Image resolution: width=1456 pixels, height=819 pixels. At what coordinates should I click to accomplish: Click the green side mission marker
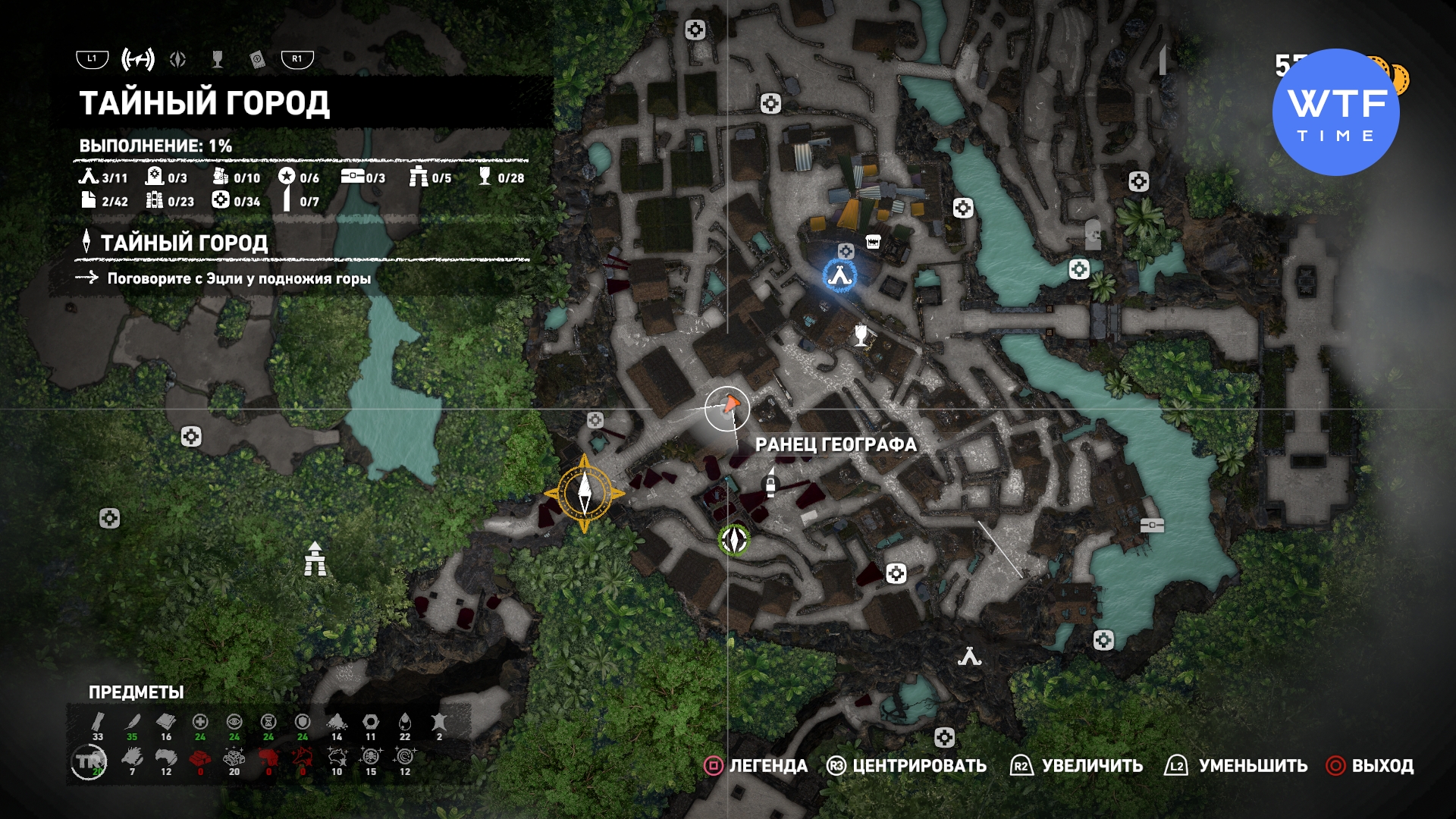pos(733,540)
